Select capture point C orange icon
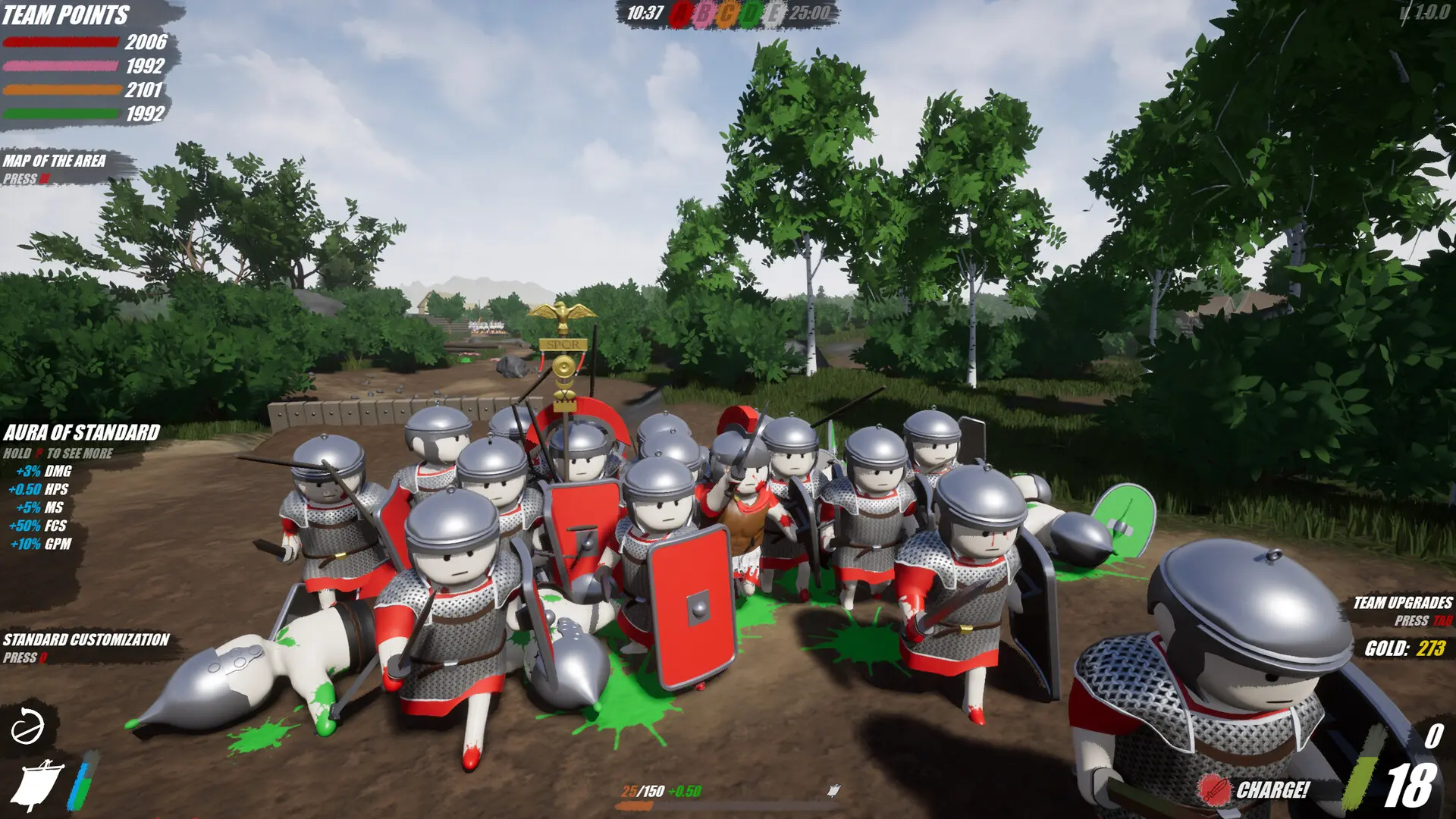 pyautogui.click(x=726, y=13)
